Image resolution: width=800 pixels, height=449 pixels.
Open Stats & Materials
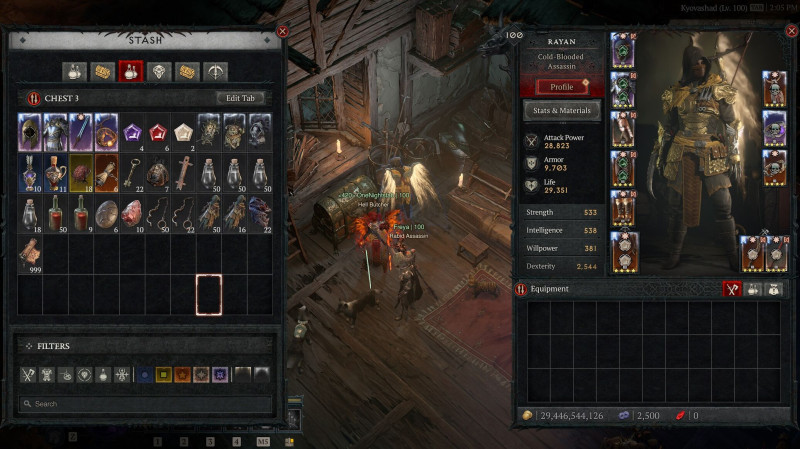point(562,110)
